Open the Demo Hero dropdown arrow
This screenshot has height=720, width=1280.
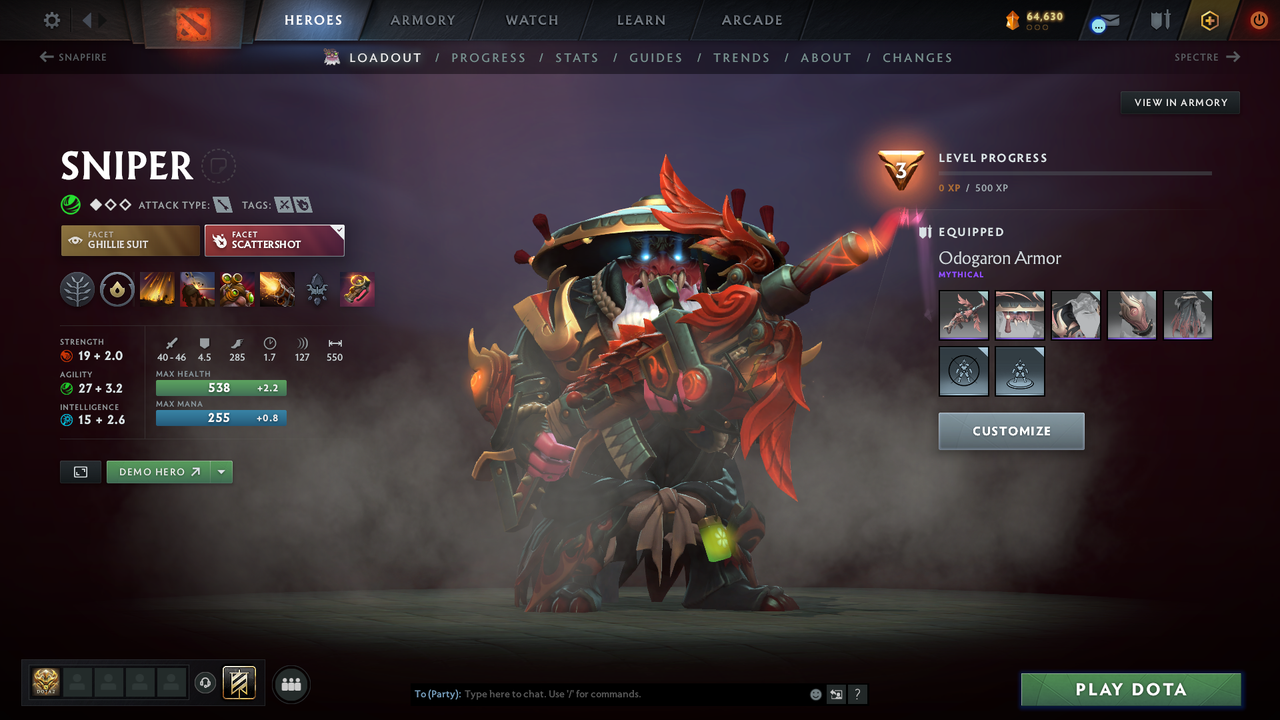221,471
